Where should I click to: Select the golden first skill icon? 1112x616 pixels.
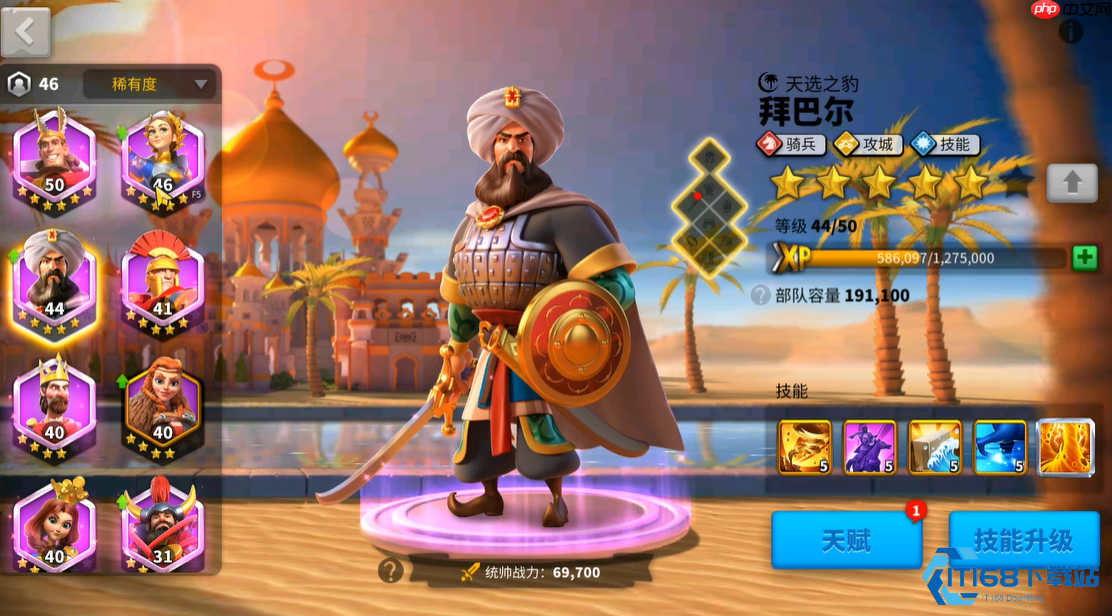click(805, 447)
